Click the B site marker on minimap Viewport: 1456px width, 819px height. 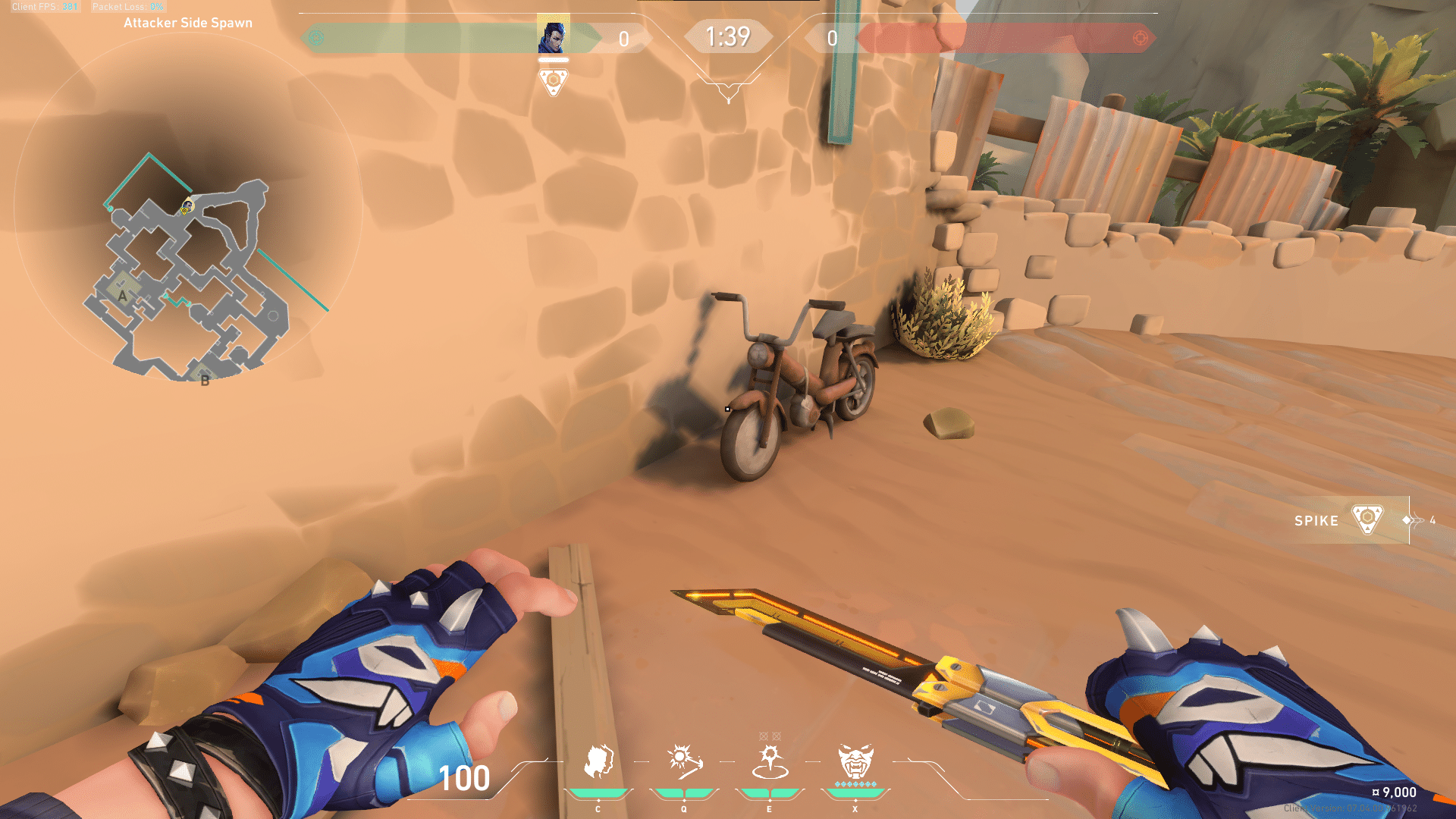(204, 380)
